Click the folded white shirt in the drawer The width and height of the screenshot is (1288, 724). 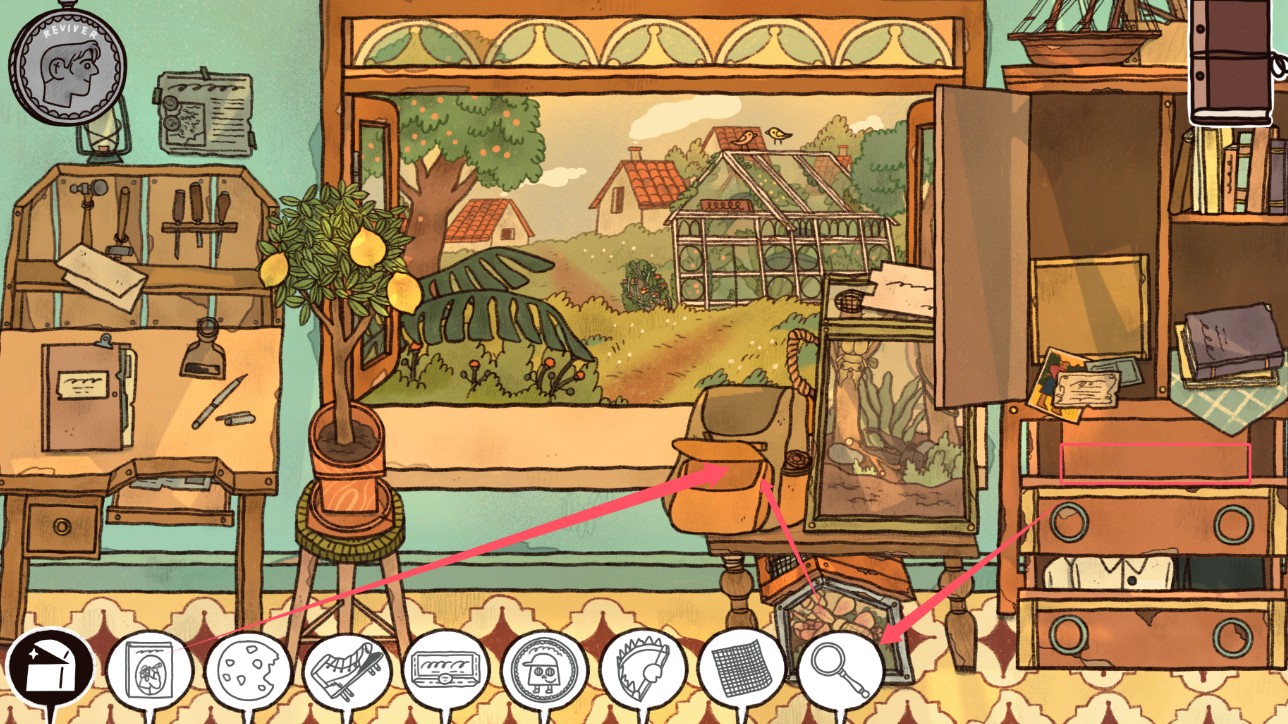click(x=1110, y=575)
